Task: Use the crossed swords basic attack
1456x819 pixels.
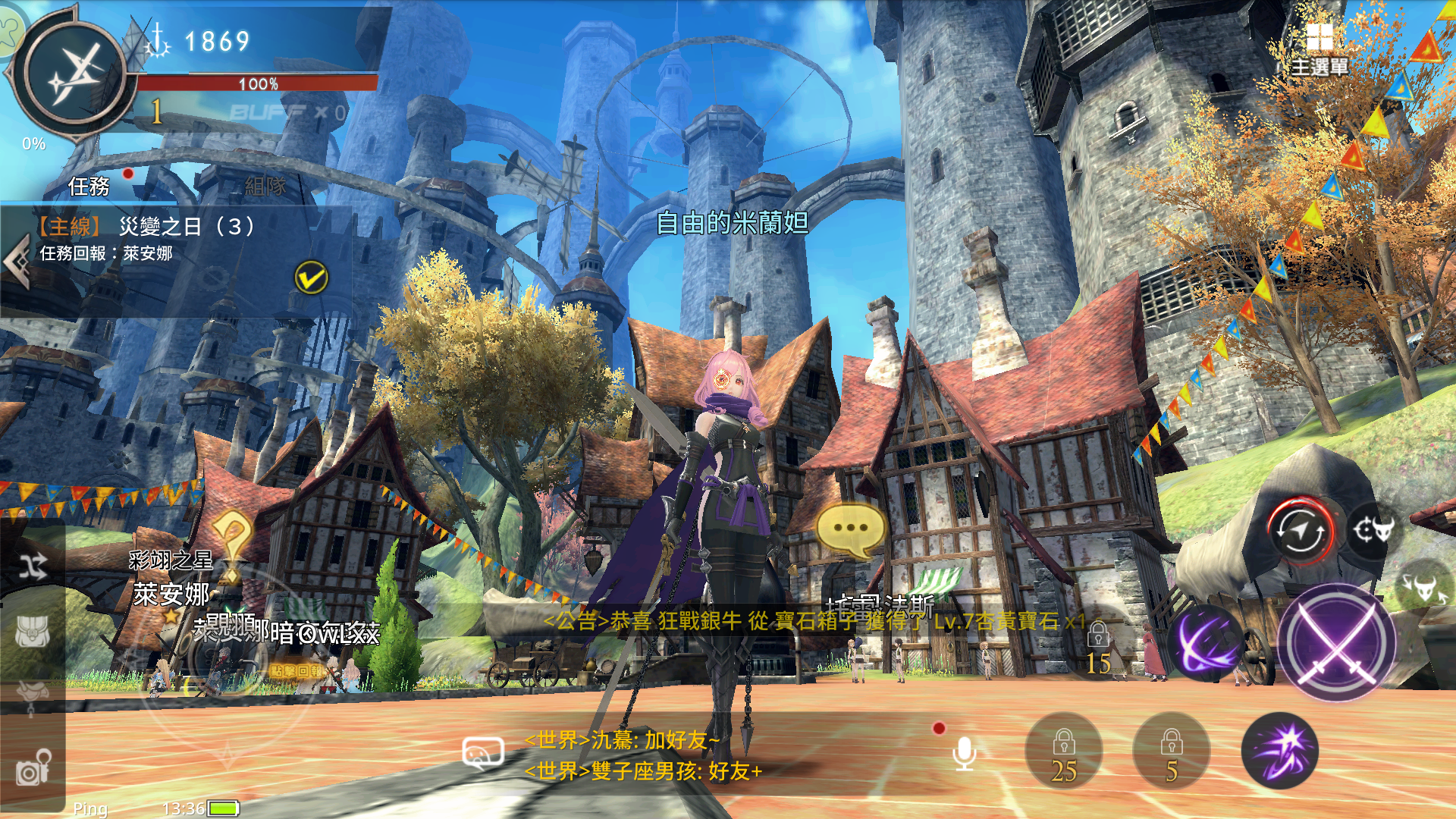Action: coord(1337,643)
